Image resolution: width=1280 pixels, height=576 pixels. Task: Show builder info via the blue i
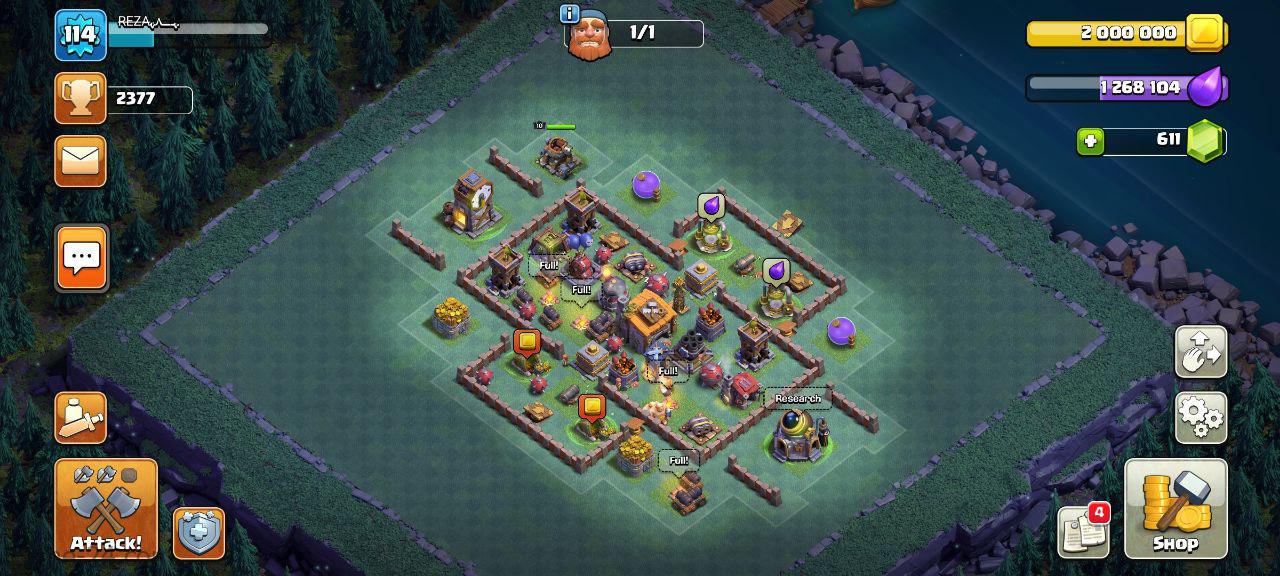pos(570,14)
